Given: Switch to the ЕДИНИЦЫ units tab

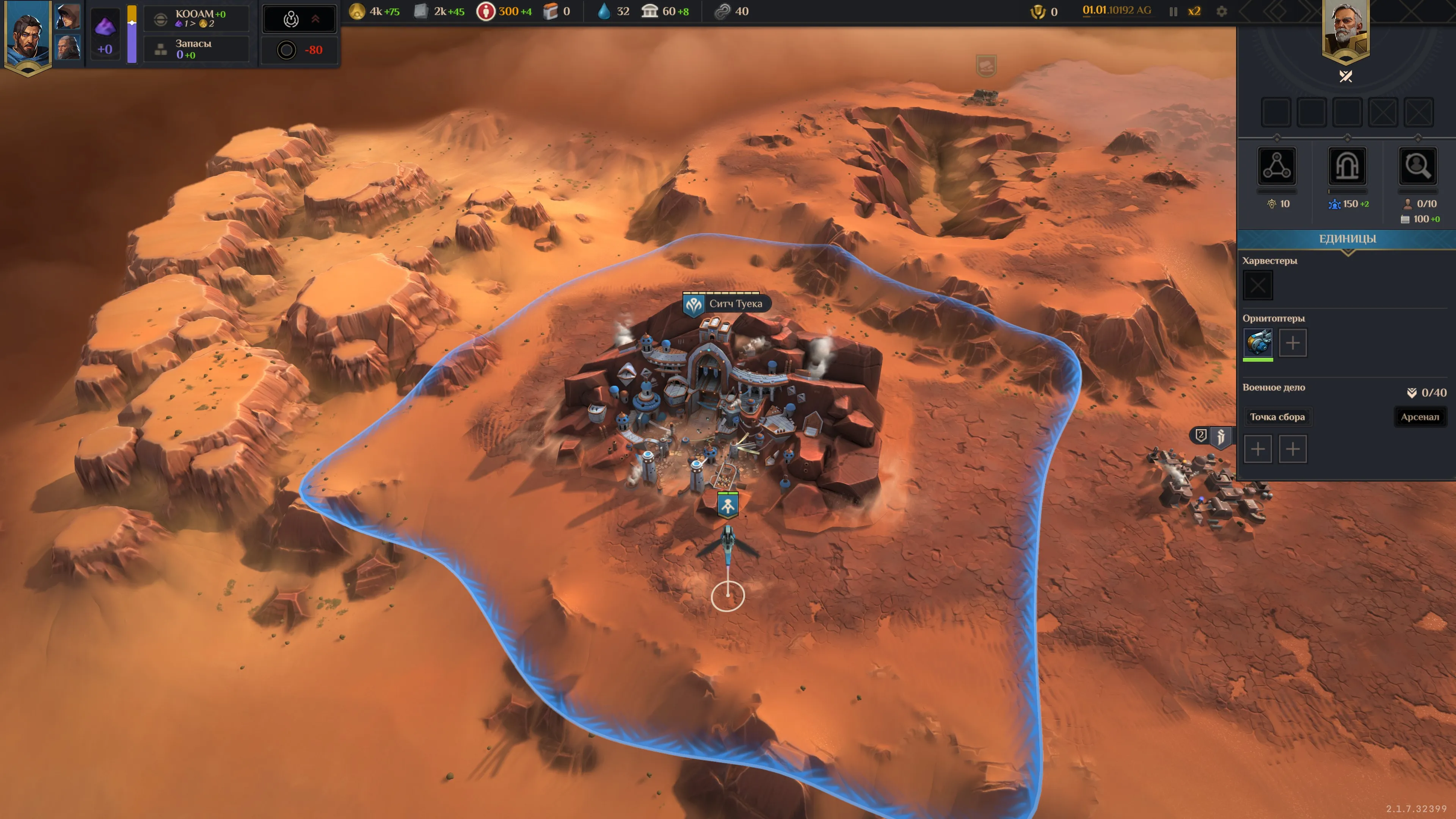Looking at the screenshot, I should point(1347,238).
